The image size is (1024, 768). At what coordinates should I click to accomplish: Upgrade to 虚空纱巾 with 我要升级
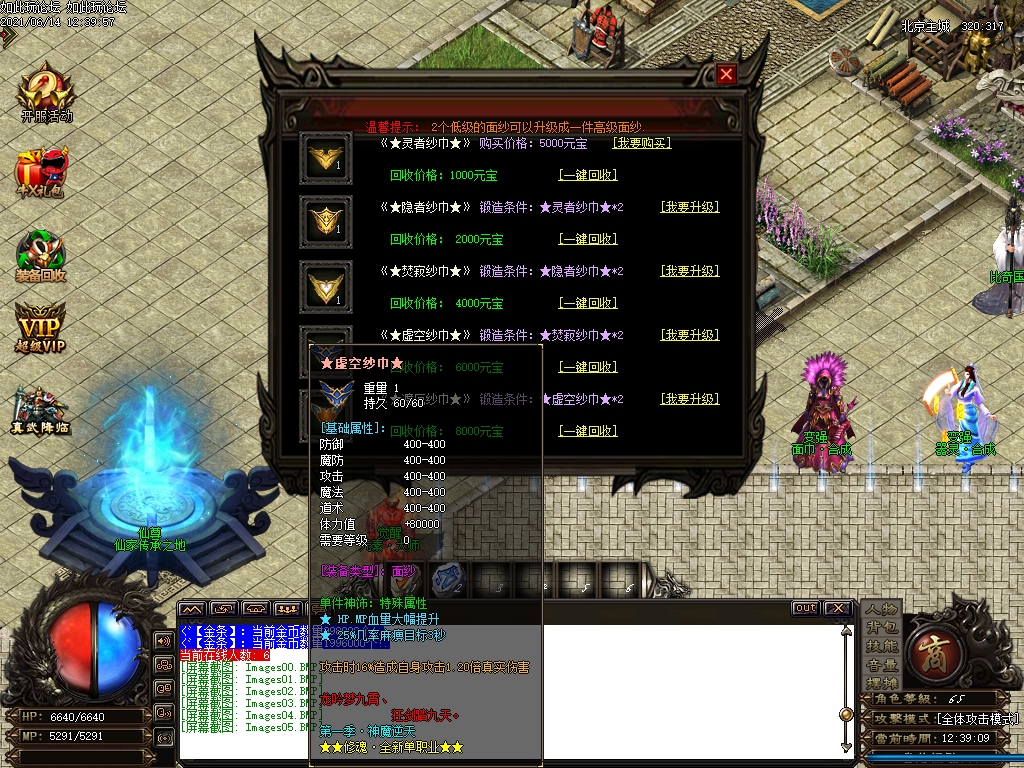[690, 335]
